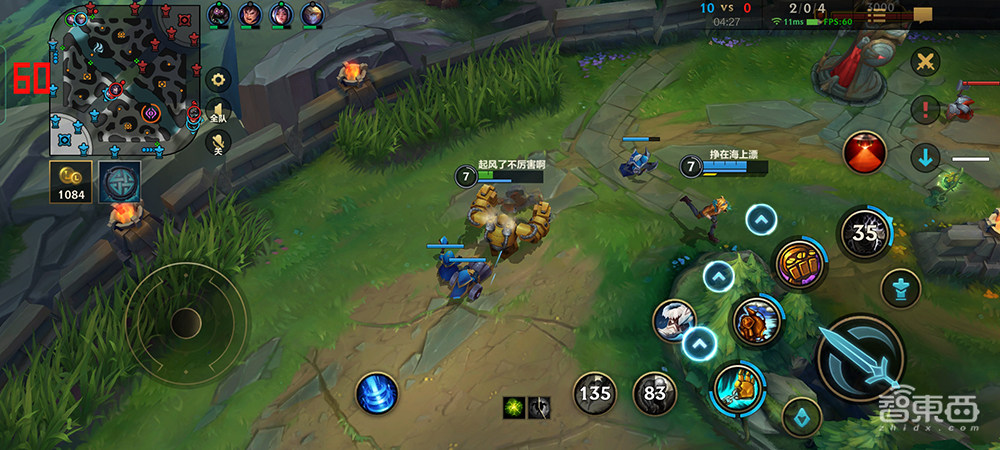Tap the ability showing 35 cooldown

pos(863,234)
